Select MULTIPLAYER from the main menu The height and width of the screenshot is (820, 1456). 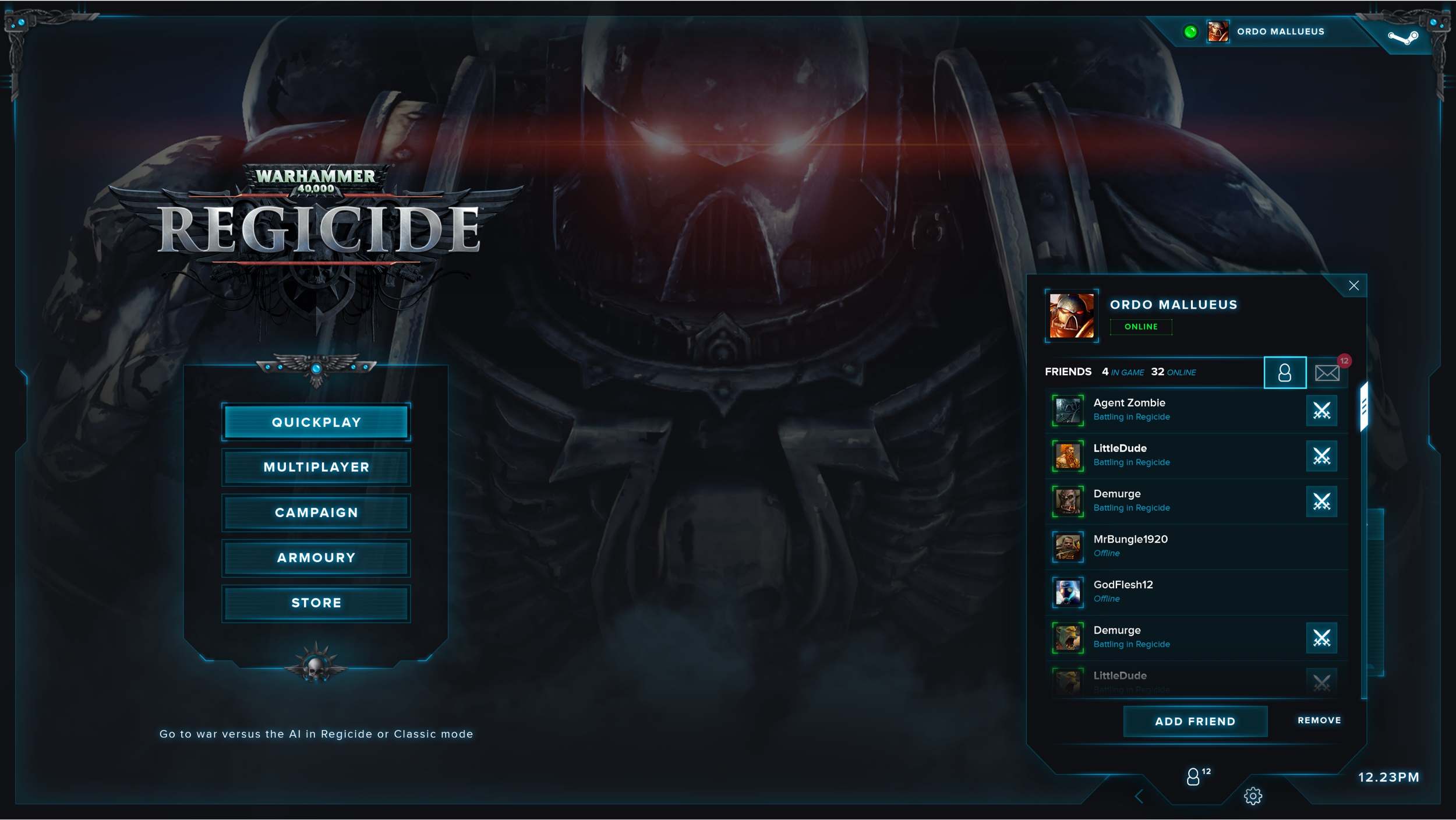tap(316, 466)
